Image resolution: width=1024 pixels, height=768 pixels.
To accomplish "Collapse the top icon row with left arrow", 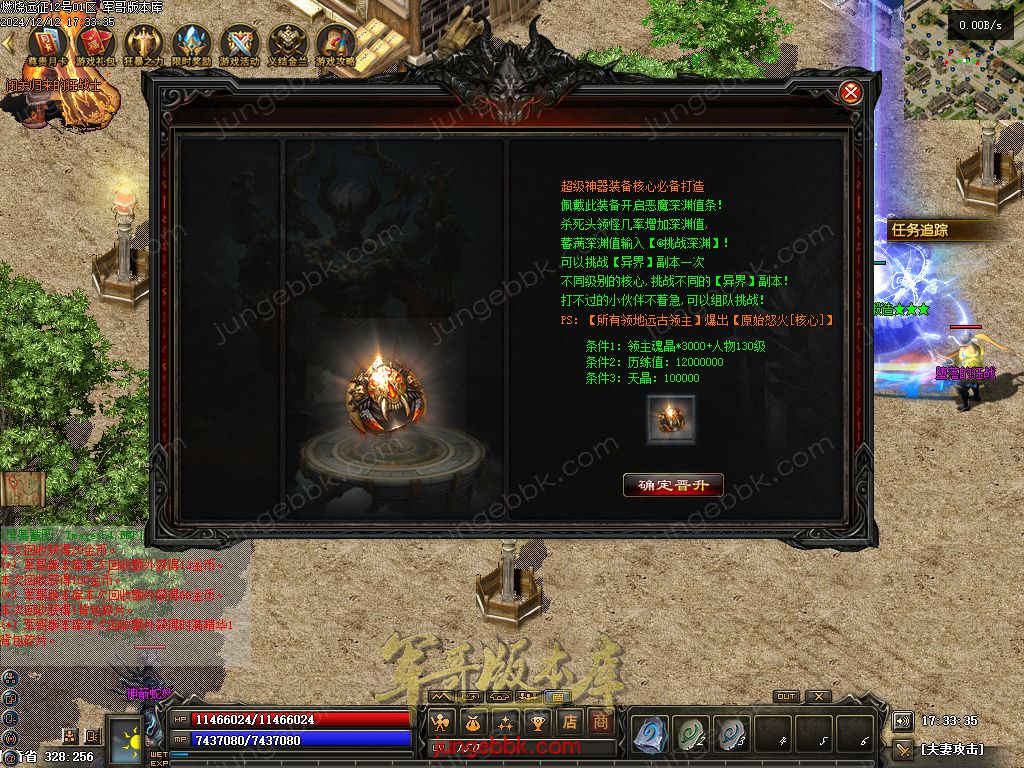I will 9,44.
